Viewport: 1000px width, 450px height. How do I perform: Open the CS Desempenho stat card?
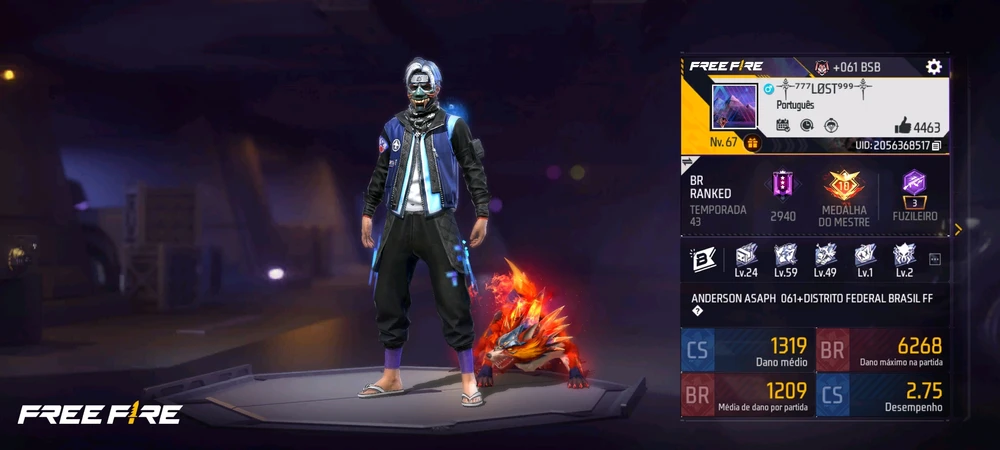[881, 394]
